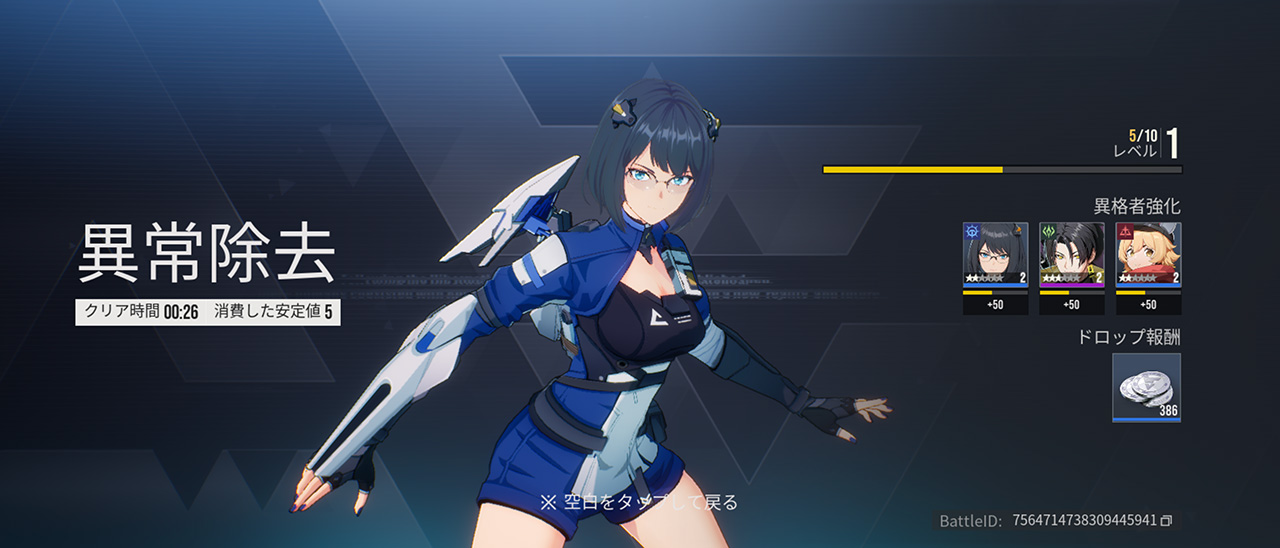The width and height of the screenshot is (1280, 548).
Task: Select the blonde character portrait with red scarf
Action: [1148, 254]
